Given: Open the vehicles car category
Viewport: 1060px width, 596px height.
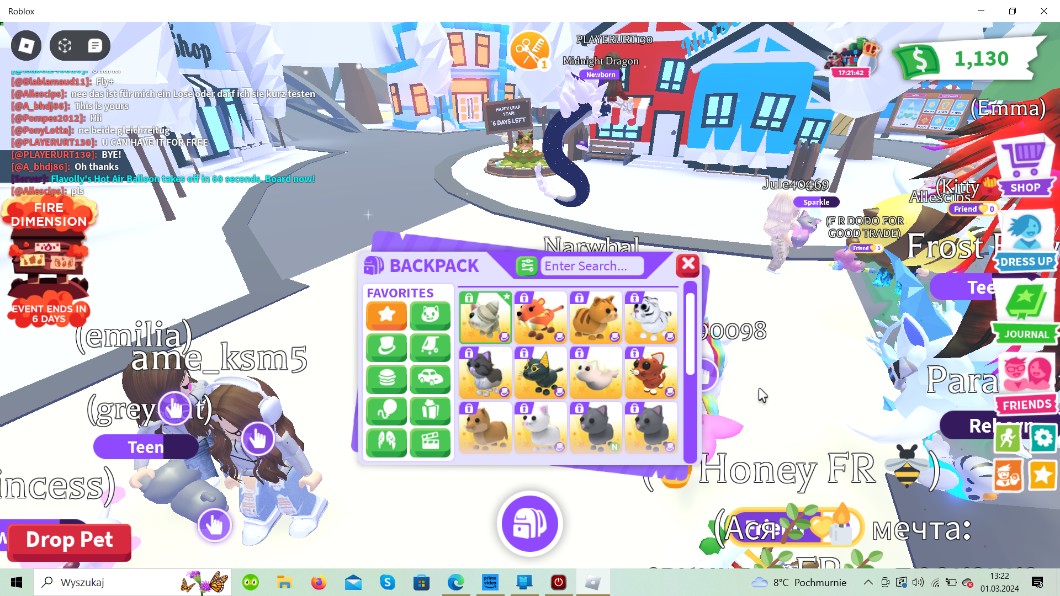Looking at the screenshot, I should click(x=430, y=380).
